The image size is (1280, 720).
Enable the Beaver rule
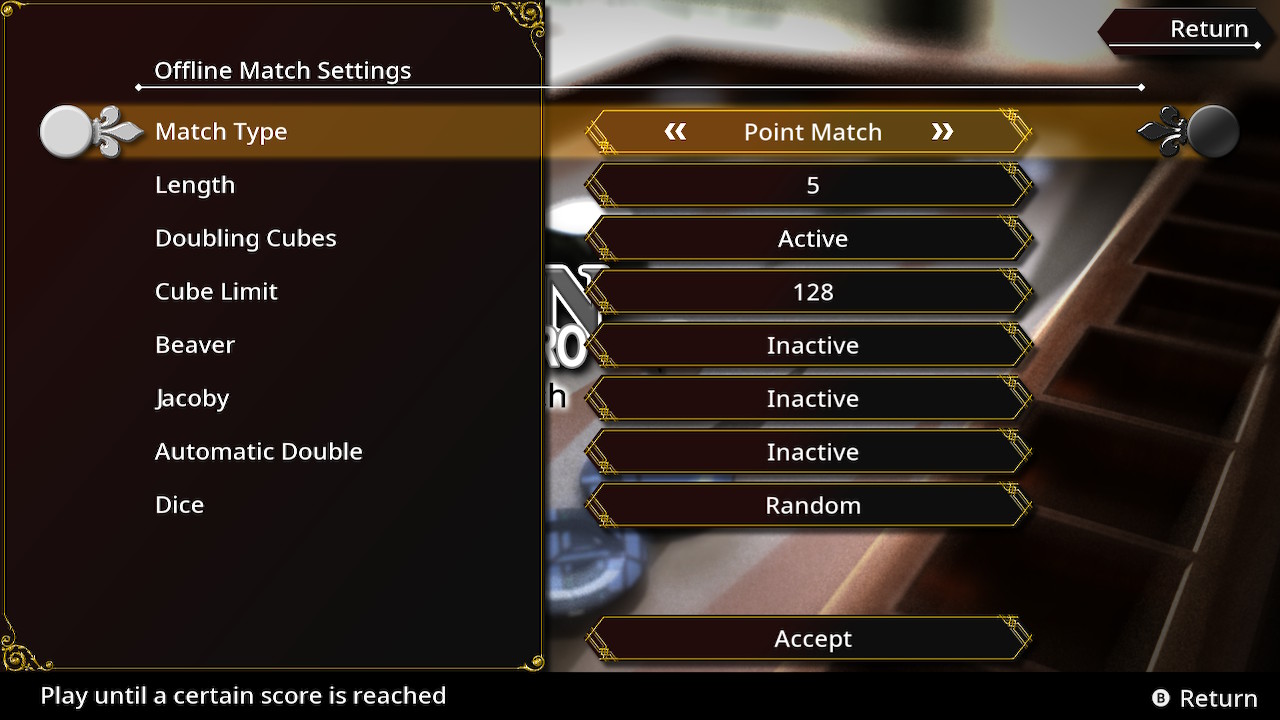click(813, 345)
